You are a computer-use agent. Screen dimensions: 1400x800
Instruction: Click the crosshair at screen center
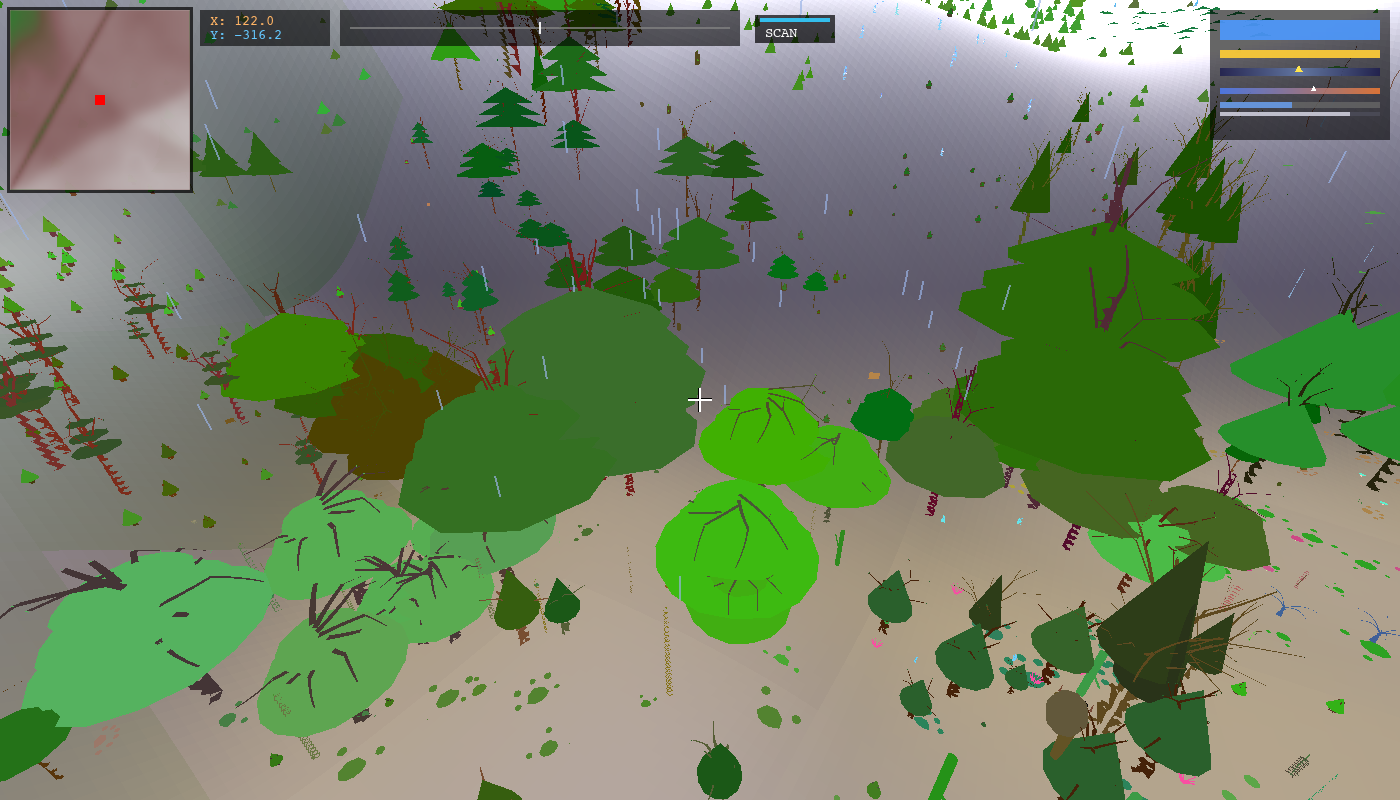pyautogui.click(x=700, y=400)
